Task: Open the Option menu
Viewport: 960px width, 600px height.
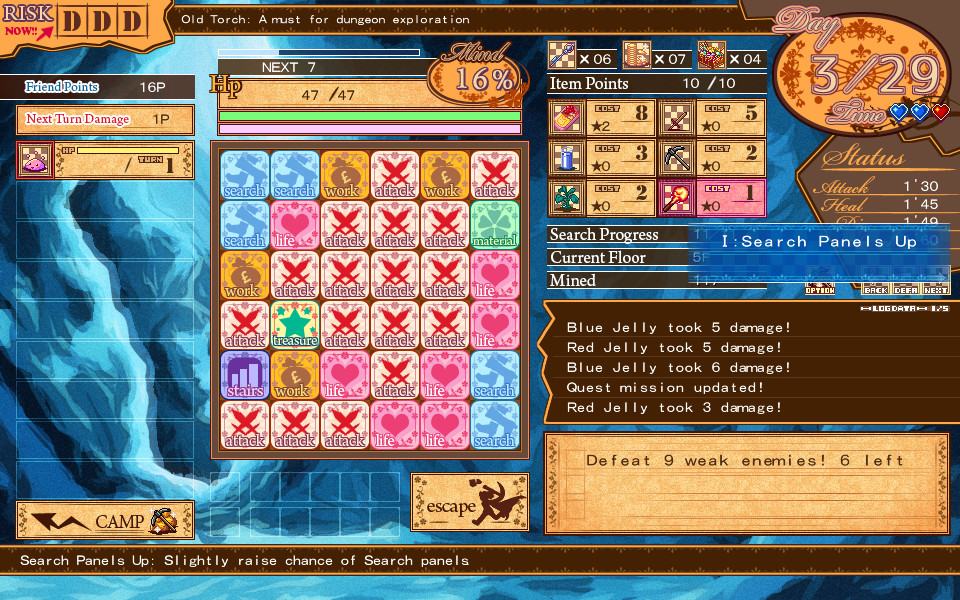Action: point(820,288)
